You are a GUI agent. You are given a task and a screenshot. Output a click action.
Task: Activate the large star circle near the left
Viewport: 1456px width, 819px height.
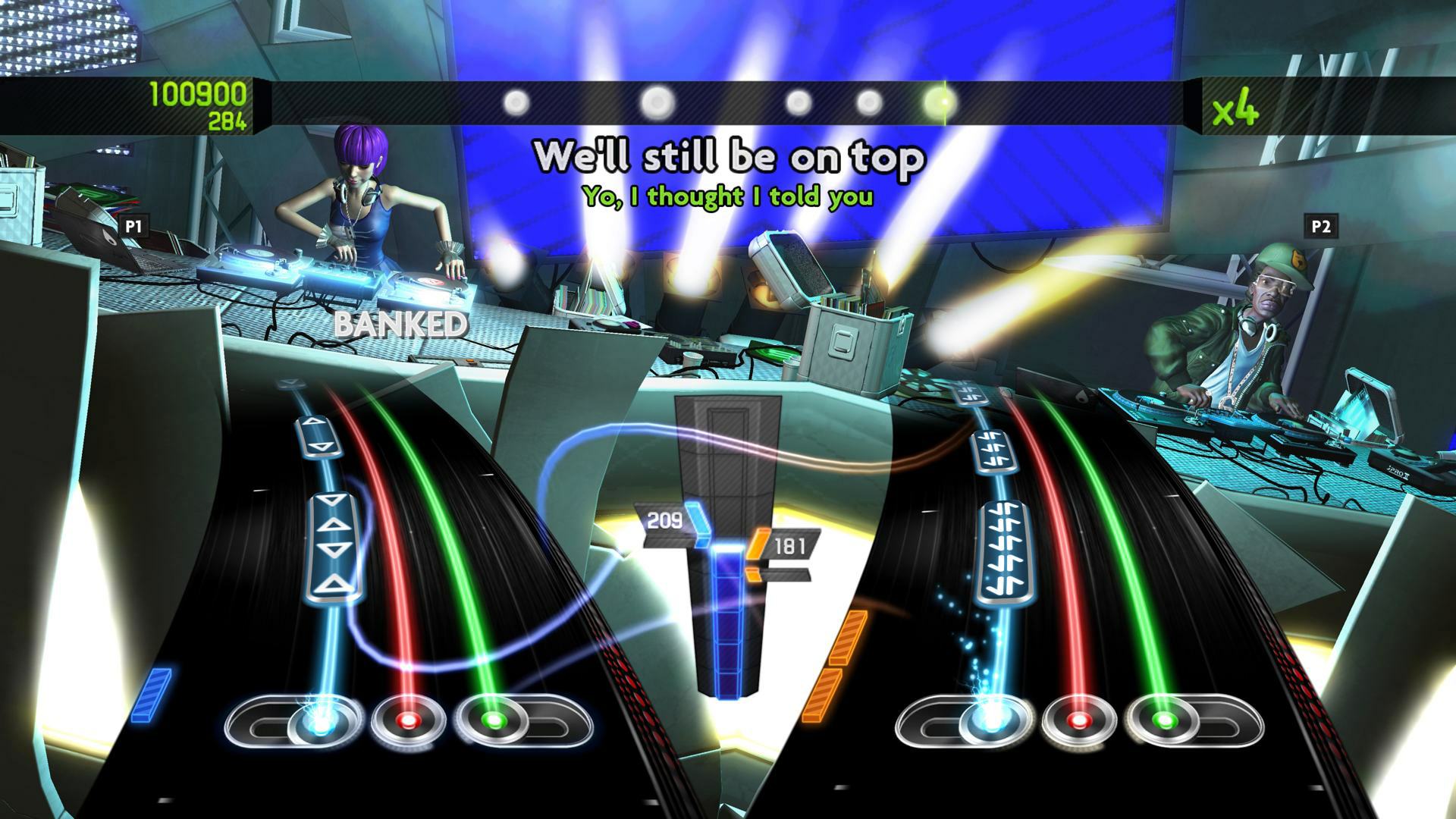655,101
